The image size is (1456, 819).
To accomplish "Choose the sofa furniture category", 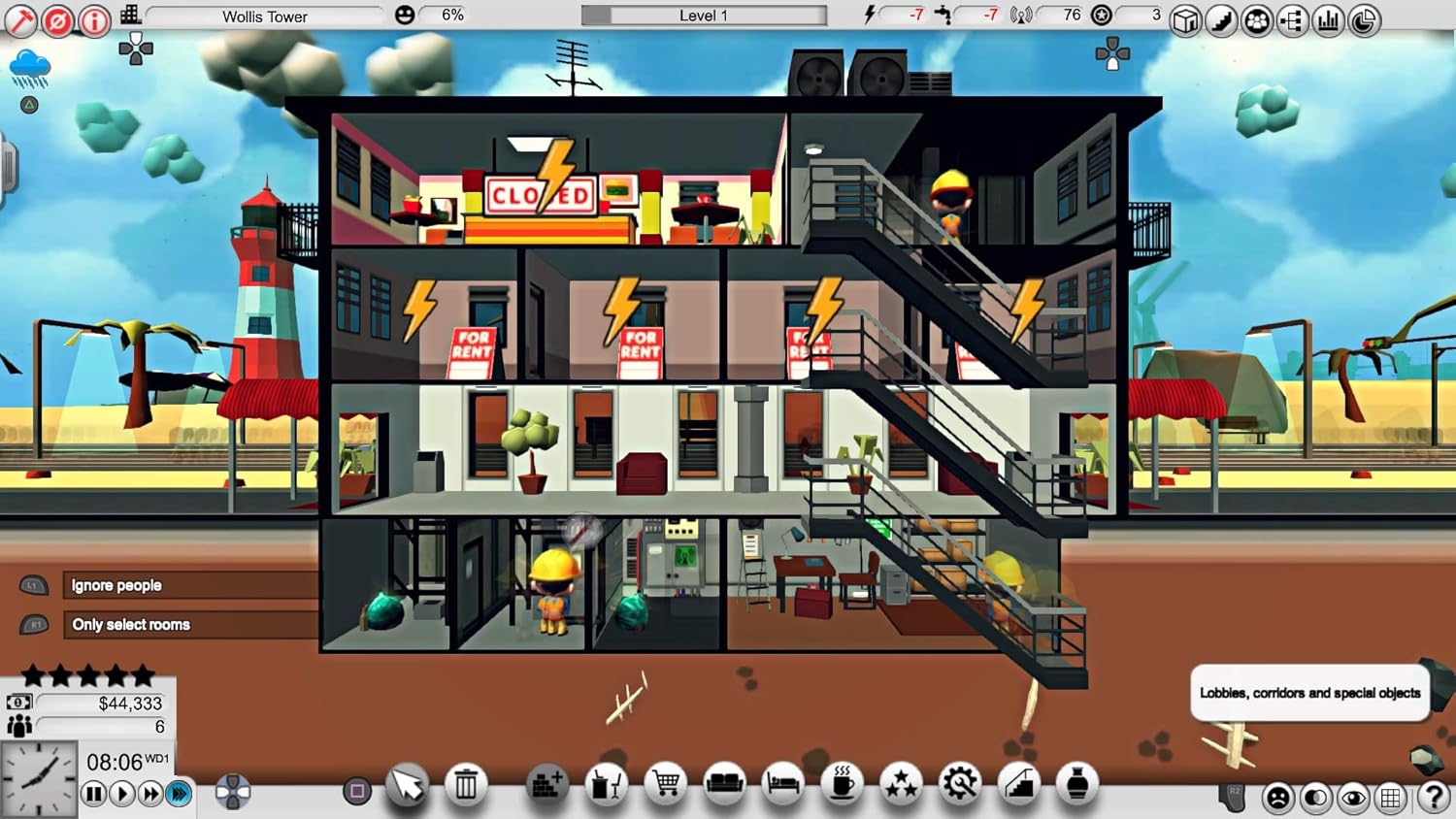I will pos(724,784).
